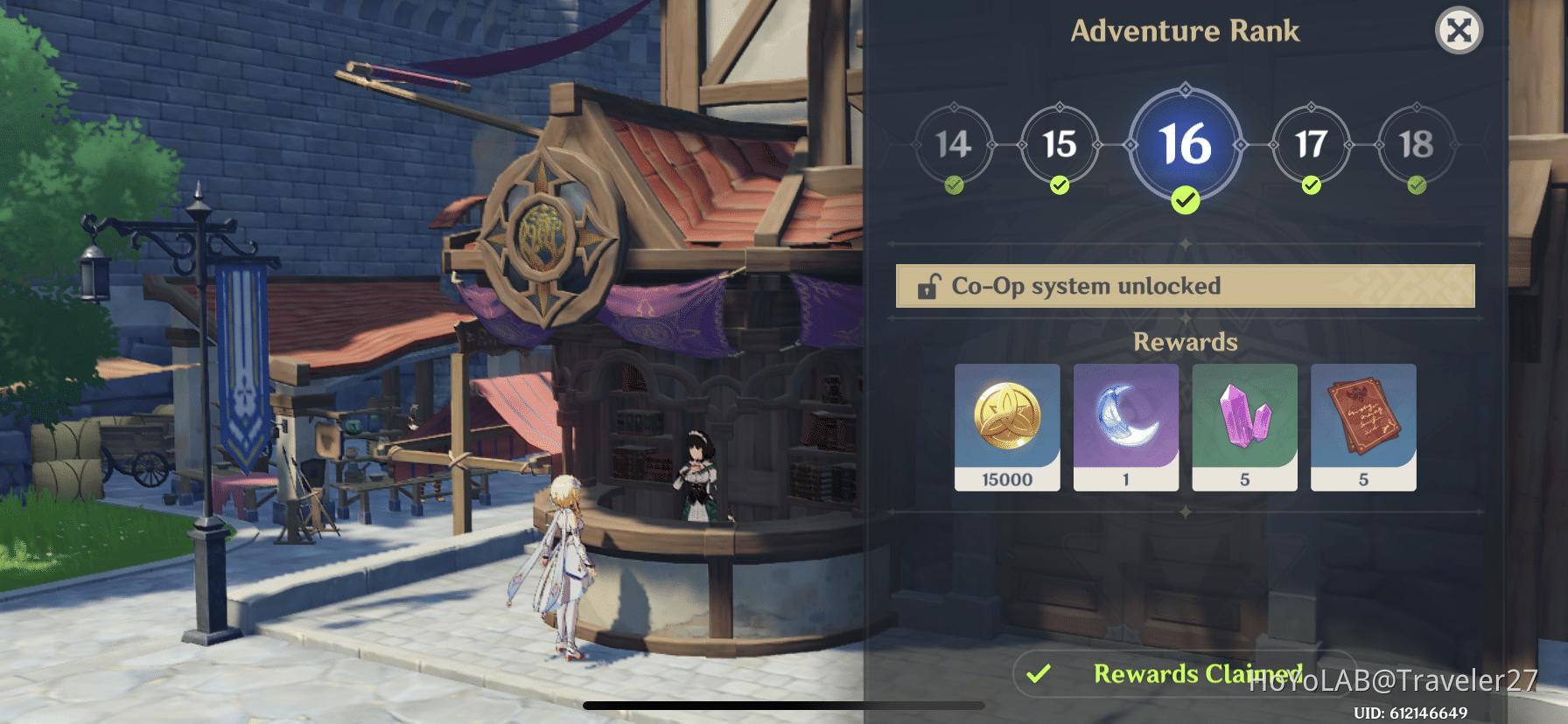
Task: Click the checkmark inside Rewards Claimed button
Action: pos(1039,674)
